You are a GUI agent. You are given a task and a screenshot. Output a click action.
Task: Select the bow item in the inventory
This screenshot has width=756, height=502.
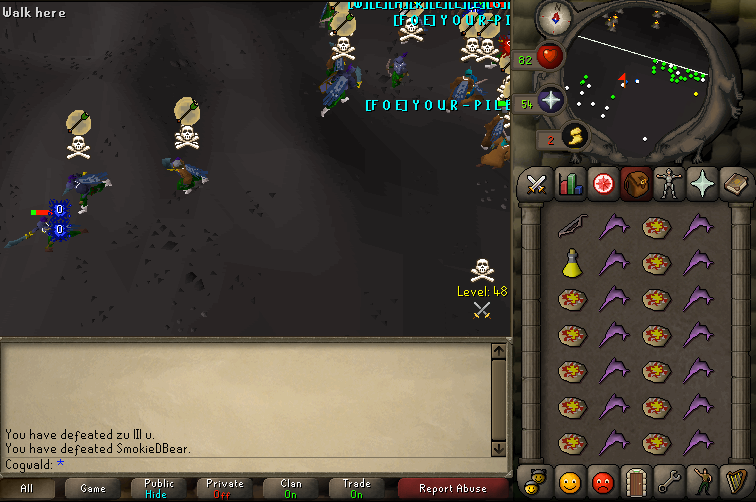[x=570, y=226]
